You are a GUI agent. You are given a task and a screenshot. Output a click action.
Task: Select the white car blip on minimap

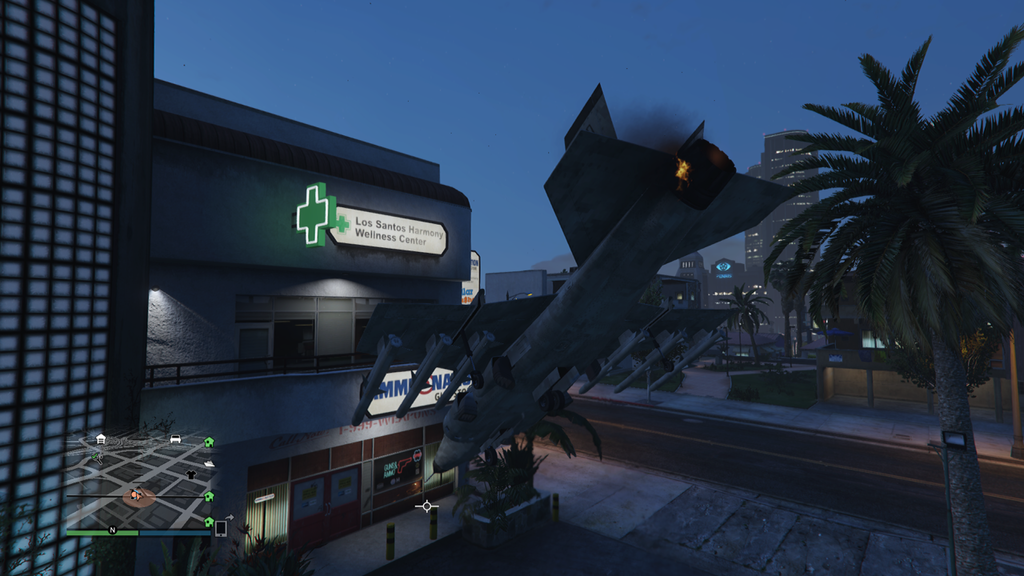click(x=175, y=439)
